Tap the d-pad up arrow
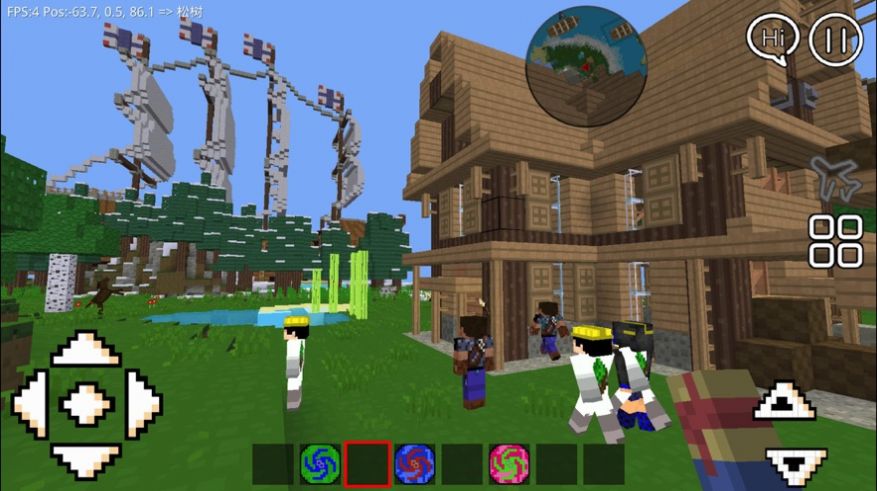 tap(86, 351)
